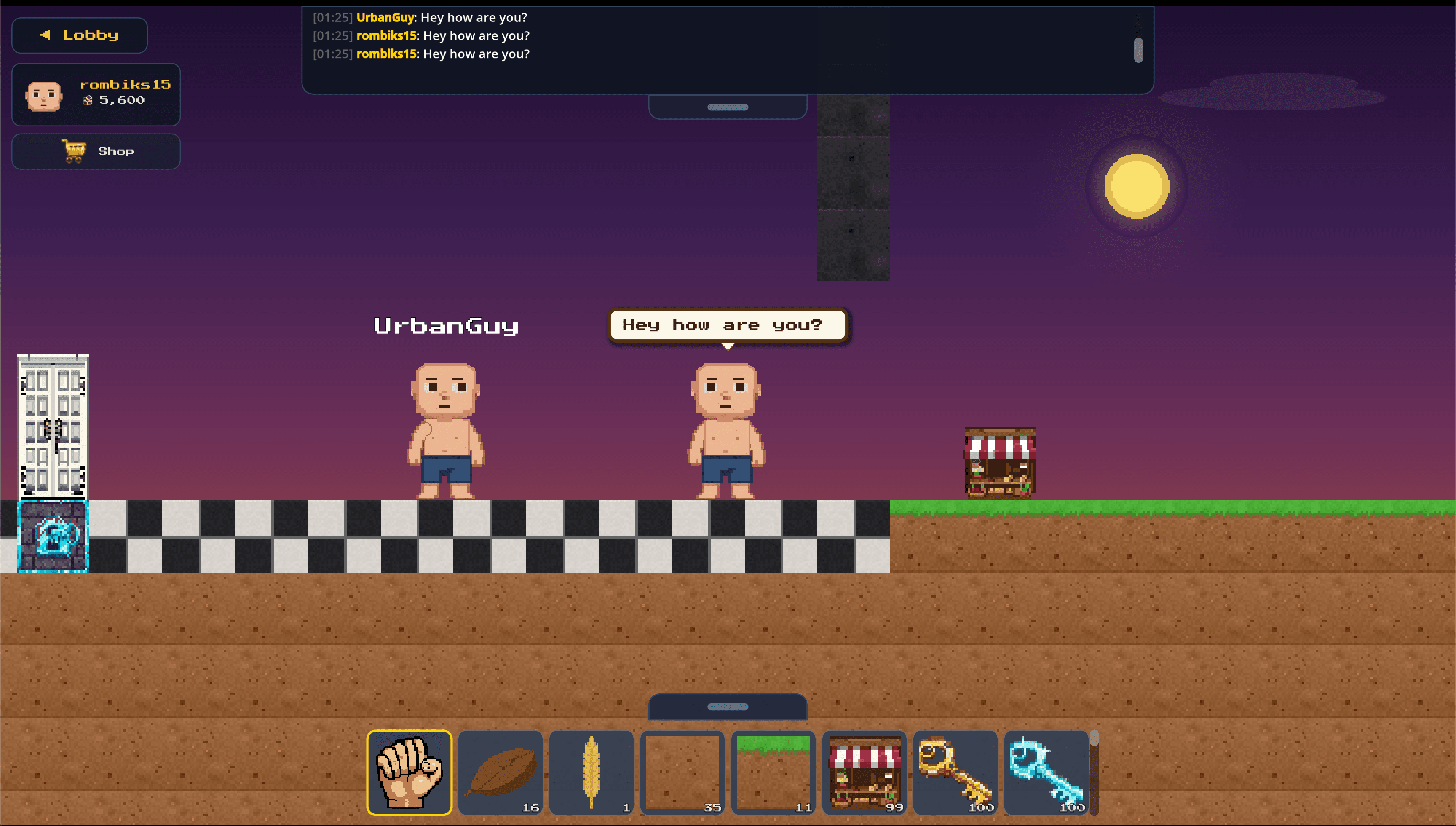This screenshot has height=826, width=1456.
Task: Select the market stall item in hotbar
Action: coord(864,772)
